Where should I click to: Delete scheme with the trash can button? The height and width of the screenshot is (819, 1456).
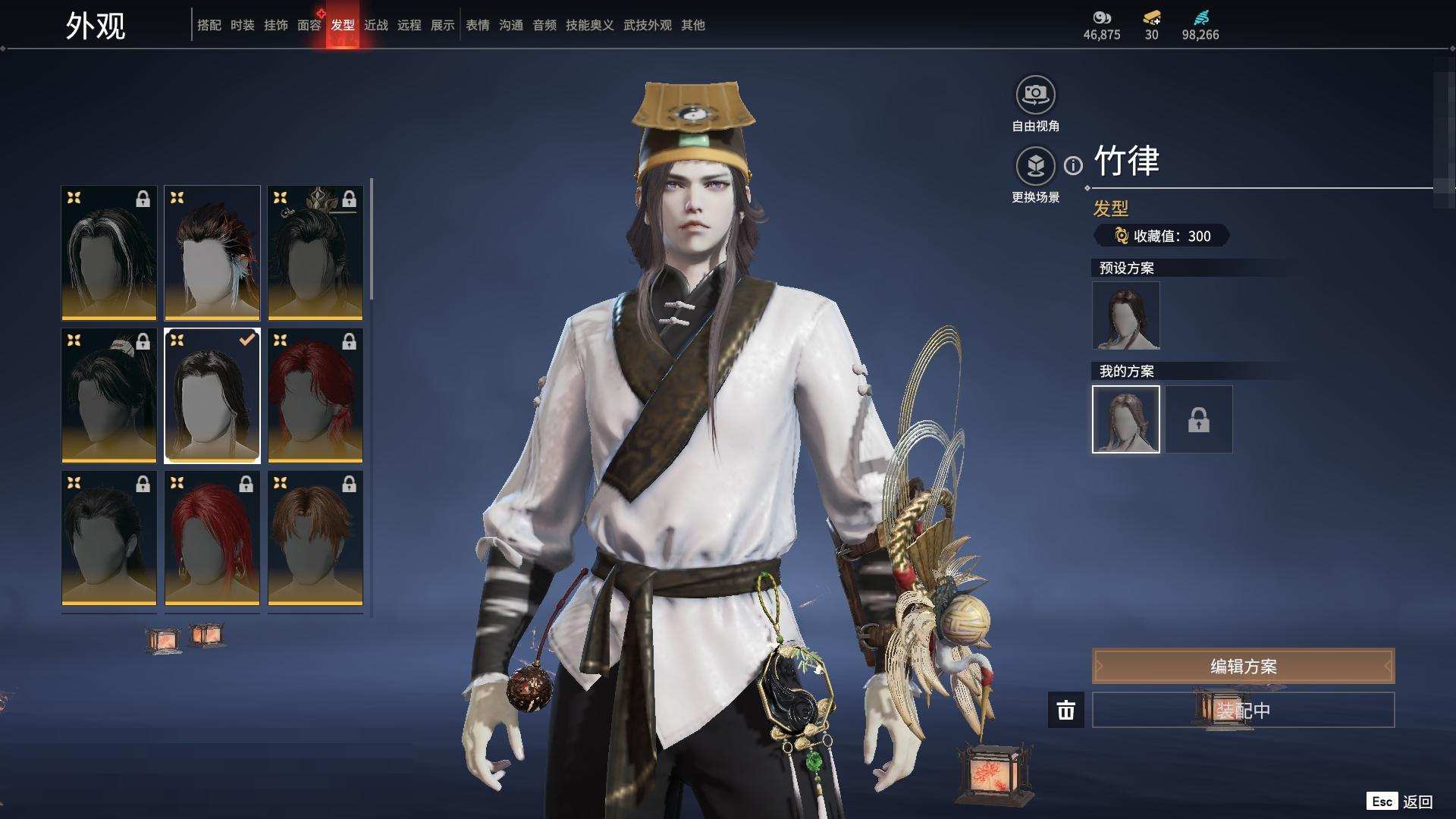pyautogui.click(x=1065, y=710)
